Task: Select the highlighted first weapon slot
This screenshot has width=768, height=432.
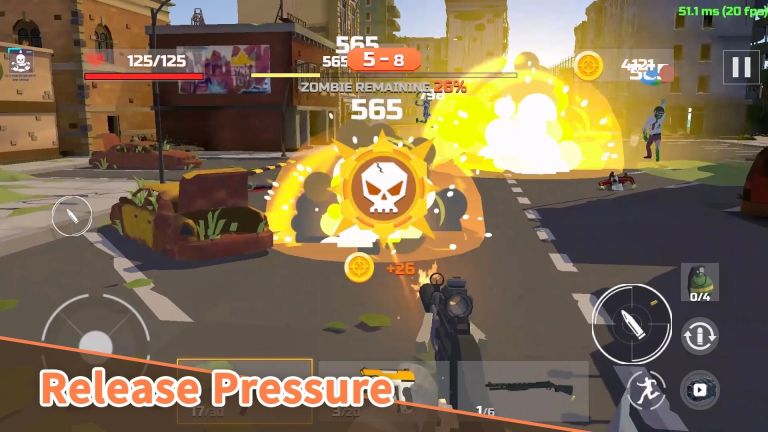Action: [x=244, y=392]
